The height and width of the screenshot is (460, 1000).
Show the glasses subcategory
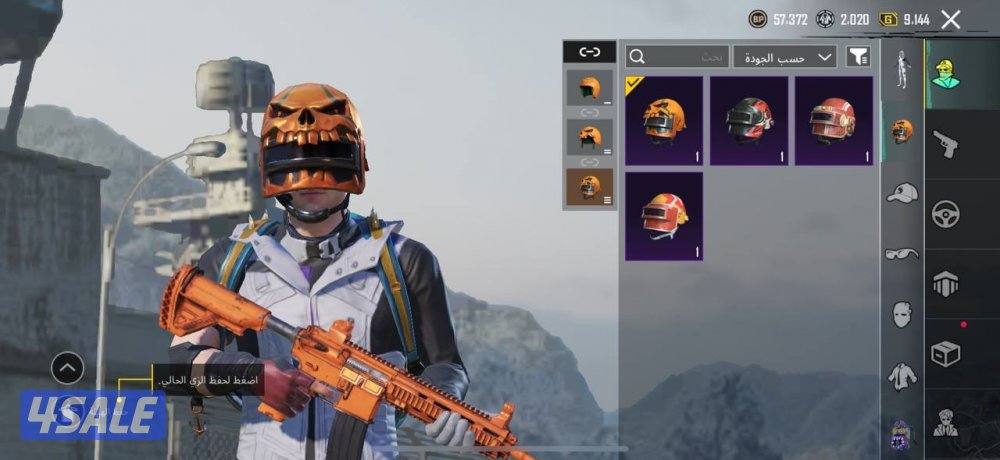(x=902, y=254)
